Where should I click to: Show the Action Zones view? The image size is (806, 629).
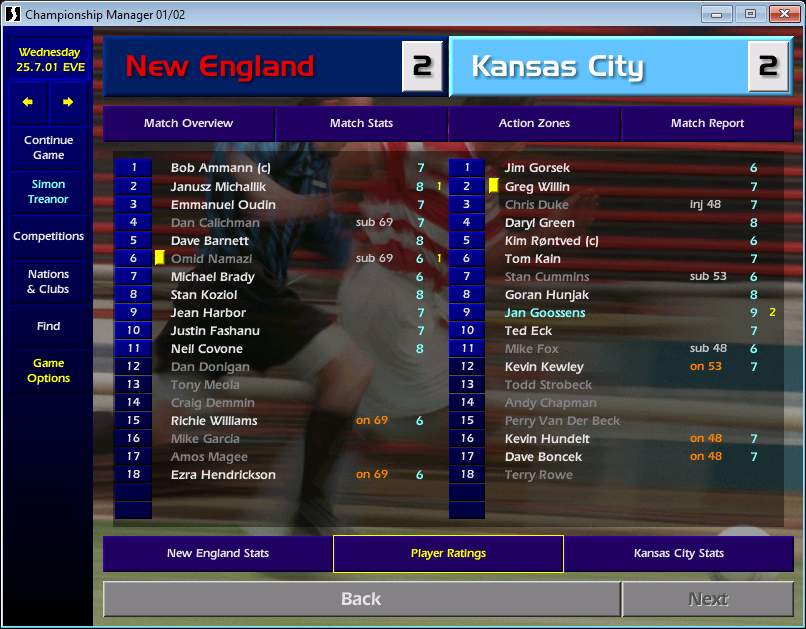[534, 124]
